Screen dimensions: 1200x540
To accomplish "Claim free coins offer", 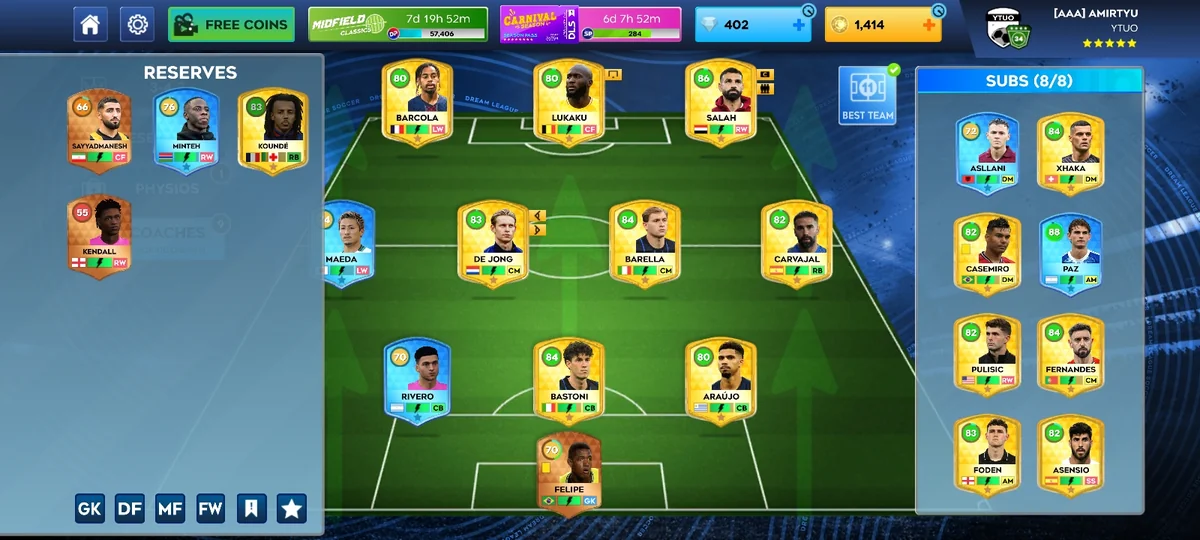I will click(231, 24).
